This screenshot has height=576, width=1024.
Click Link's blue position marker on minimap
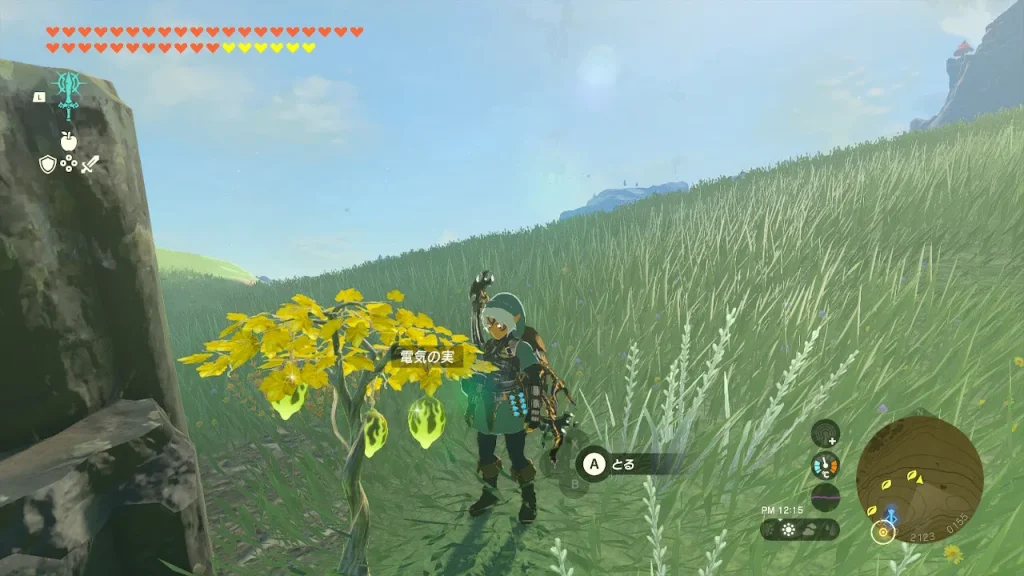[x=890, y=516]
